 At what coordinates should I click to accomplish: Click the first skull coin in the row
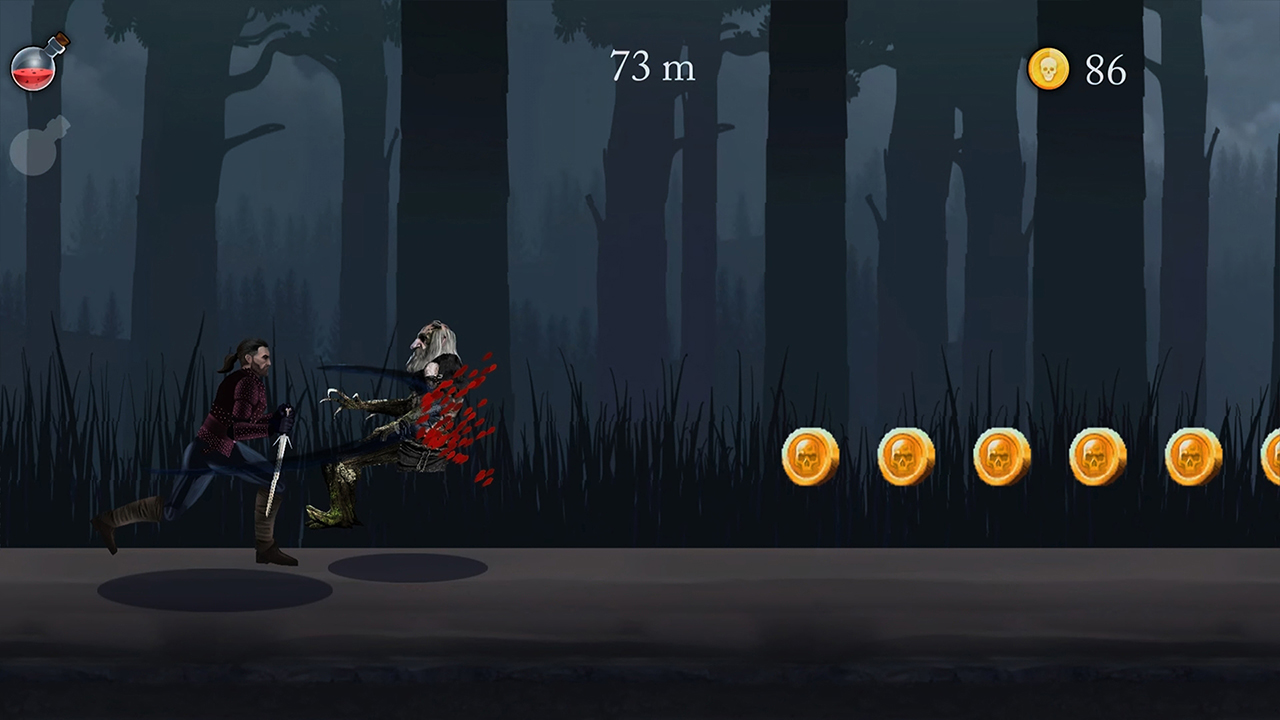(811, 457)
